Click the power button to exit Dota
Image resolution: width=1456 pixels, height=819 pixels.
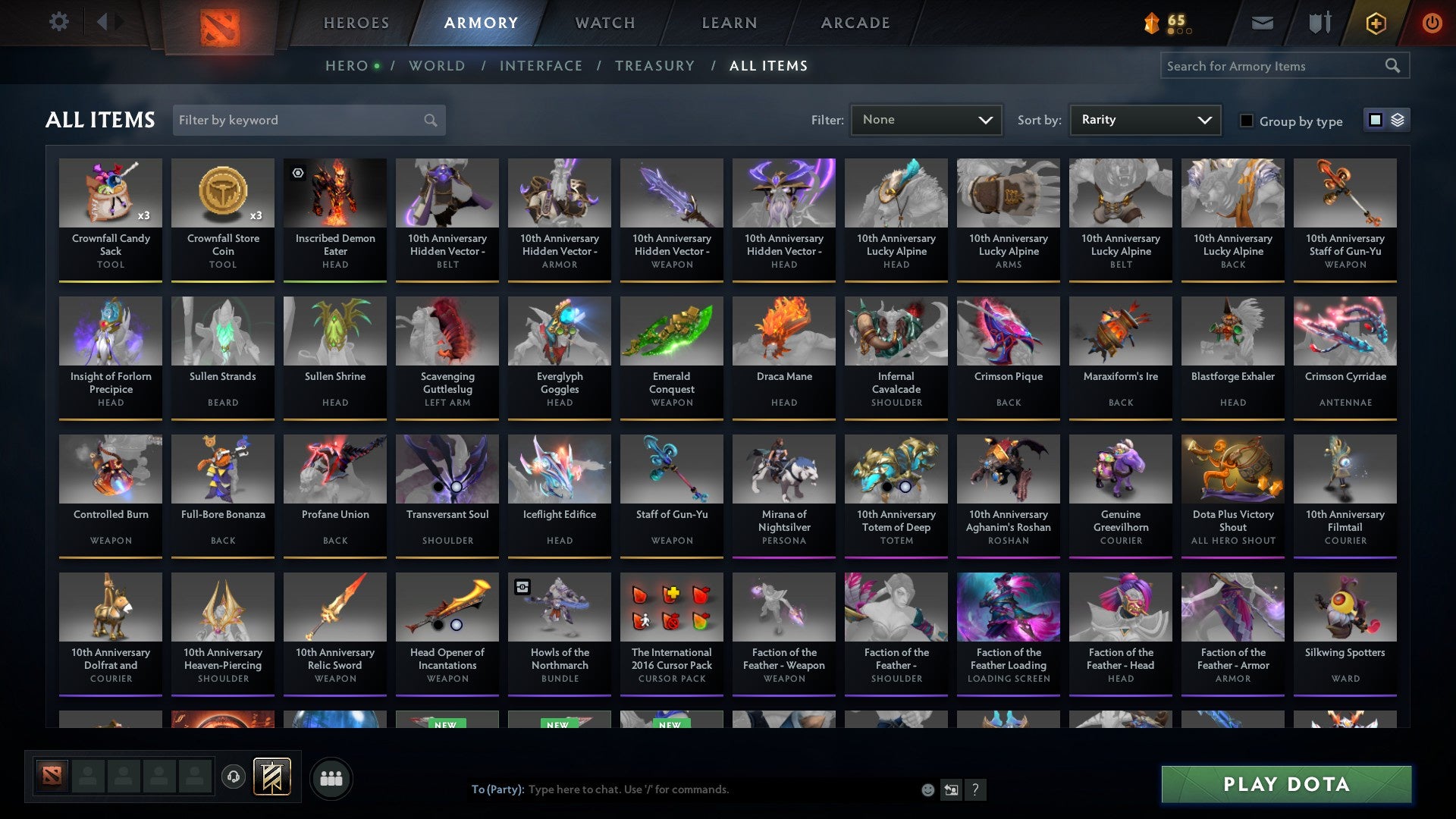[1432, 23]
